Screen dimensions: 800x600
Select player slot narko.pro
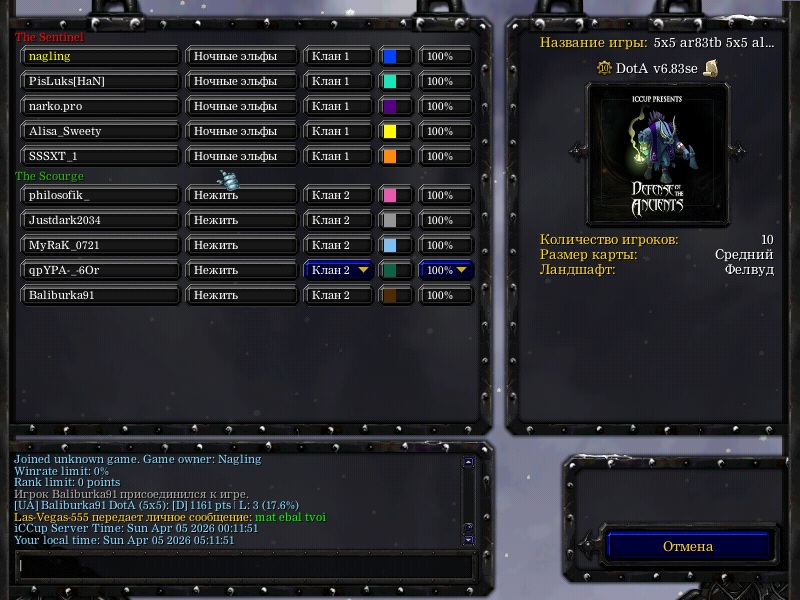pos(100,107)
